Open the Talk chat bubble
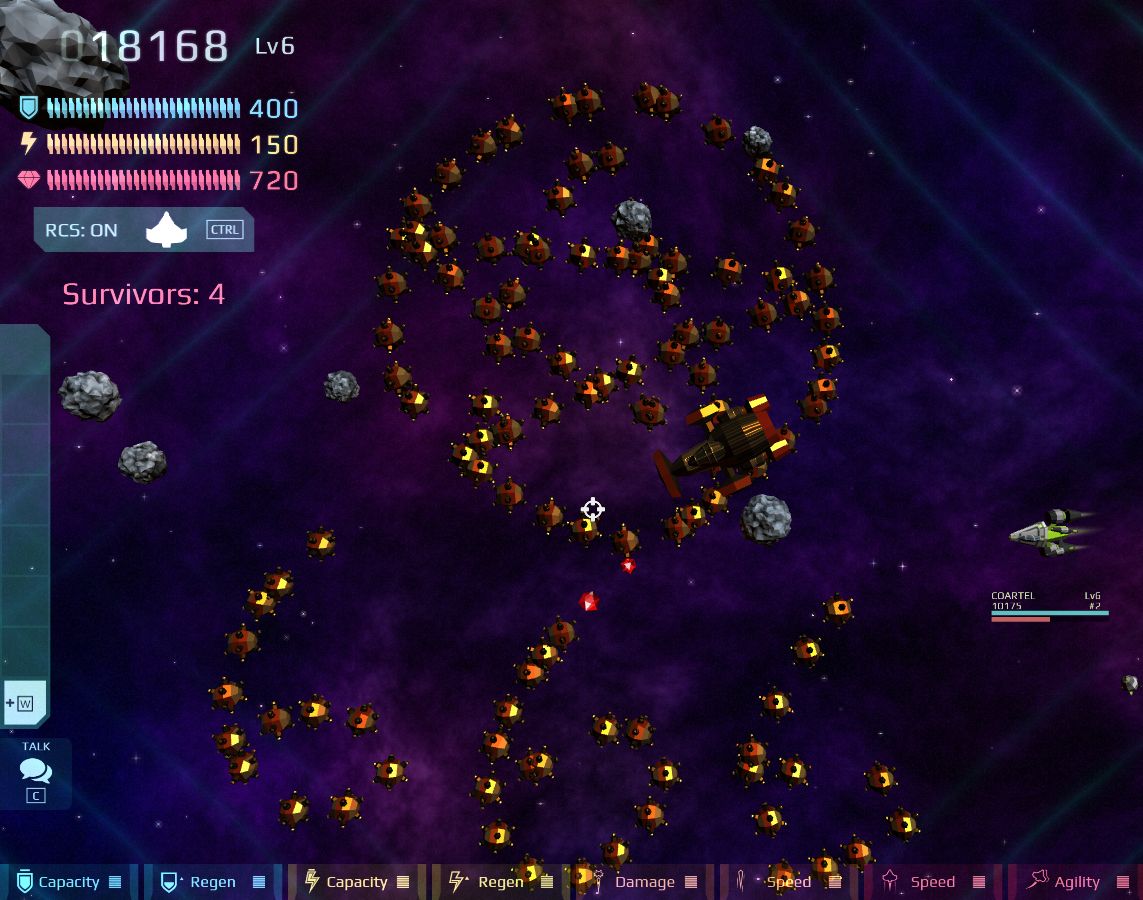Screen dimensions: 1143x900 point(36,772)
